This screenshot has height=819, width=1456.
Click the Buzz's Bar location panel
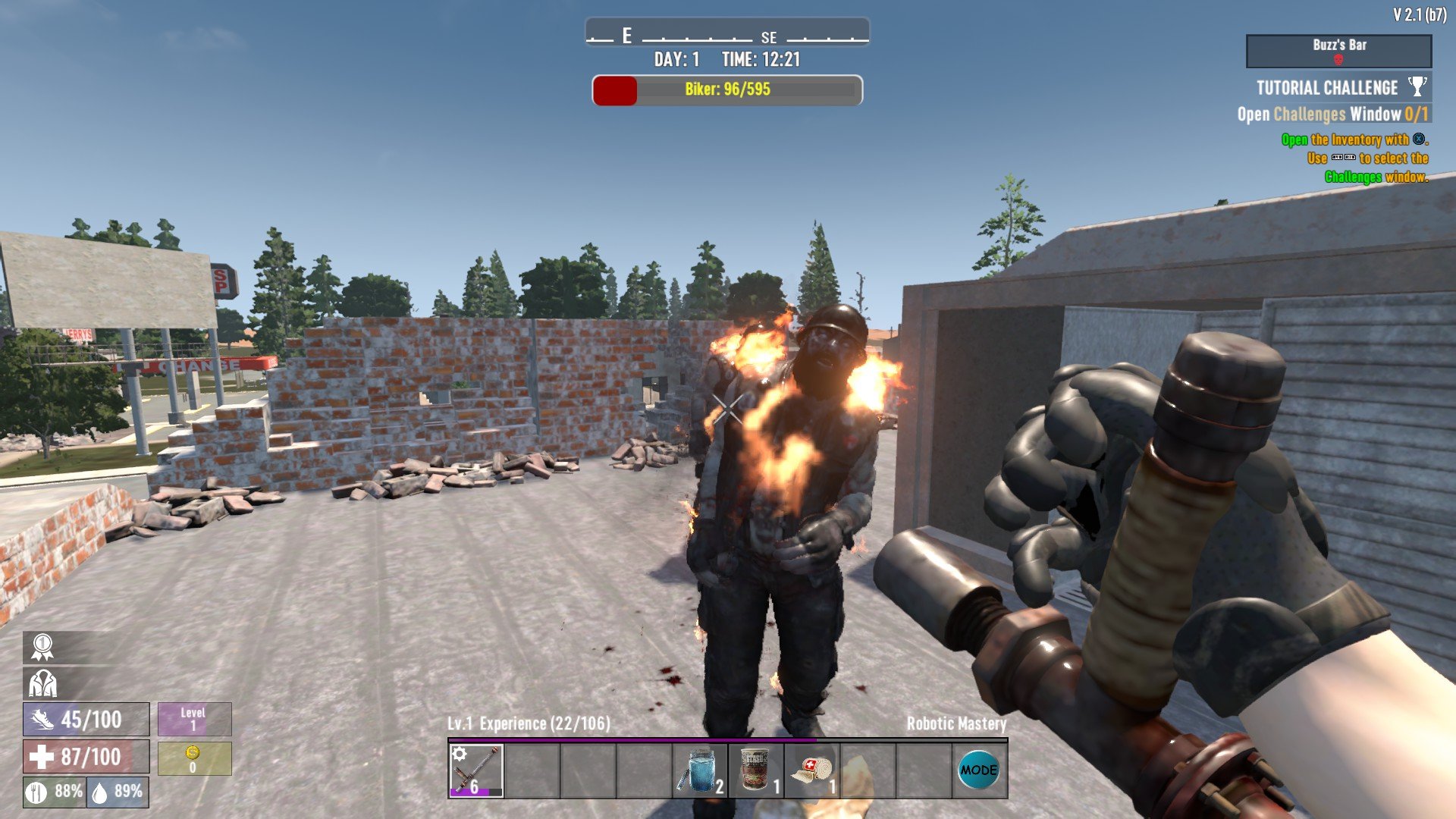click(x=1338, y=51)
